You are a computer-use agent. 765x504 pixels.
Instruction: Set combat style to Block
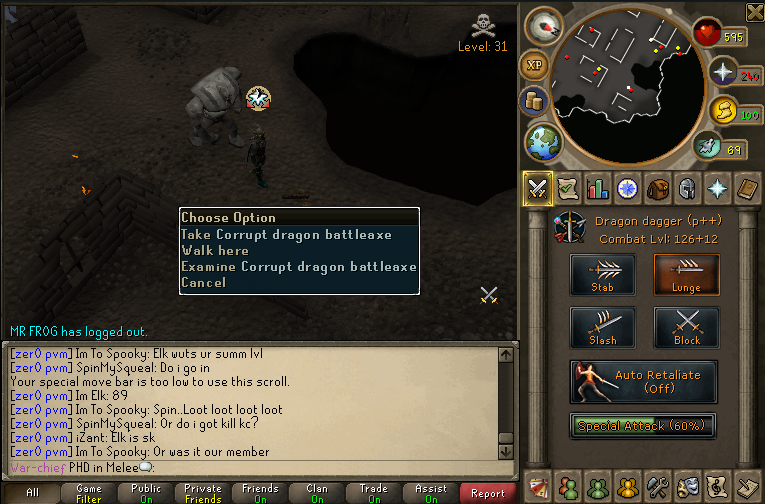click(686, 328)
